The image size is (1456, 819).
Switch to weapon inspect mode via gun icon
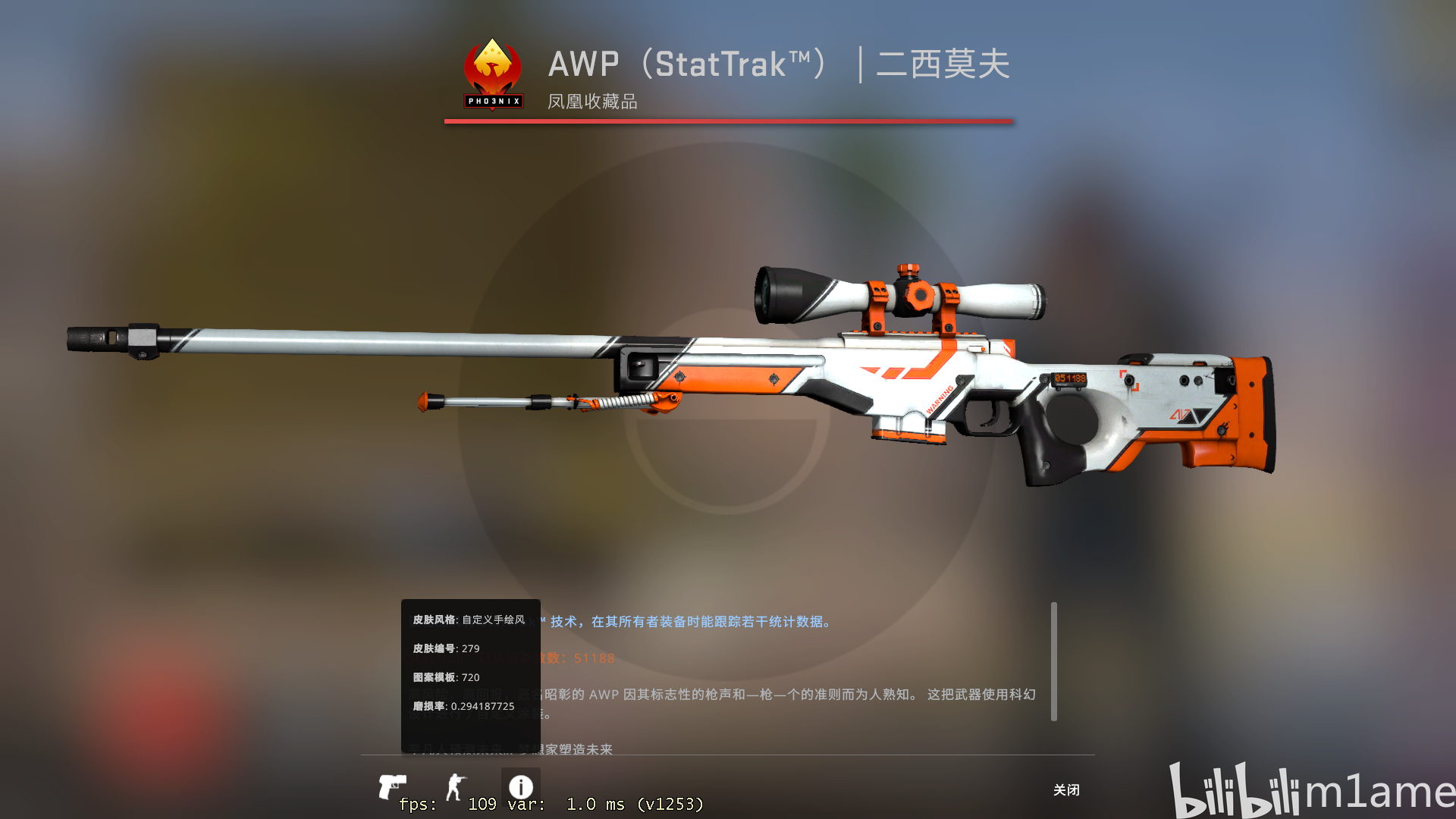[394, 786]
